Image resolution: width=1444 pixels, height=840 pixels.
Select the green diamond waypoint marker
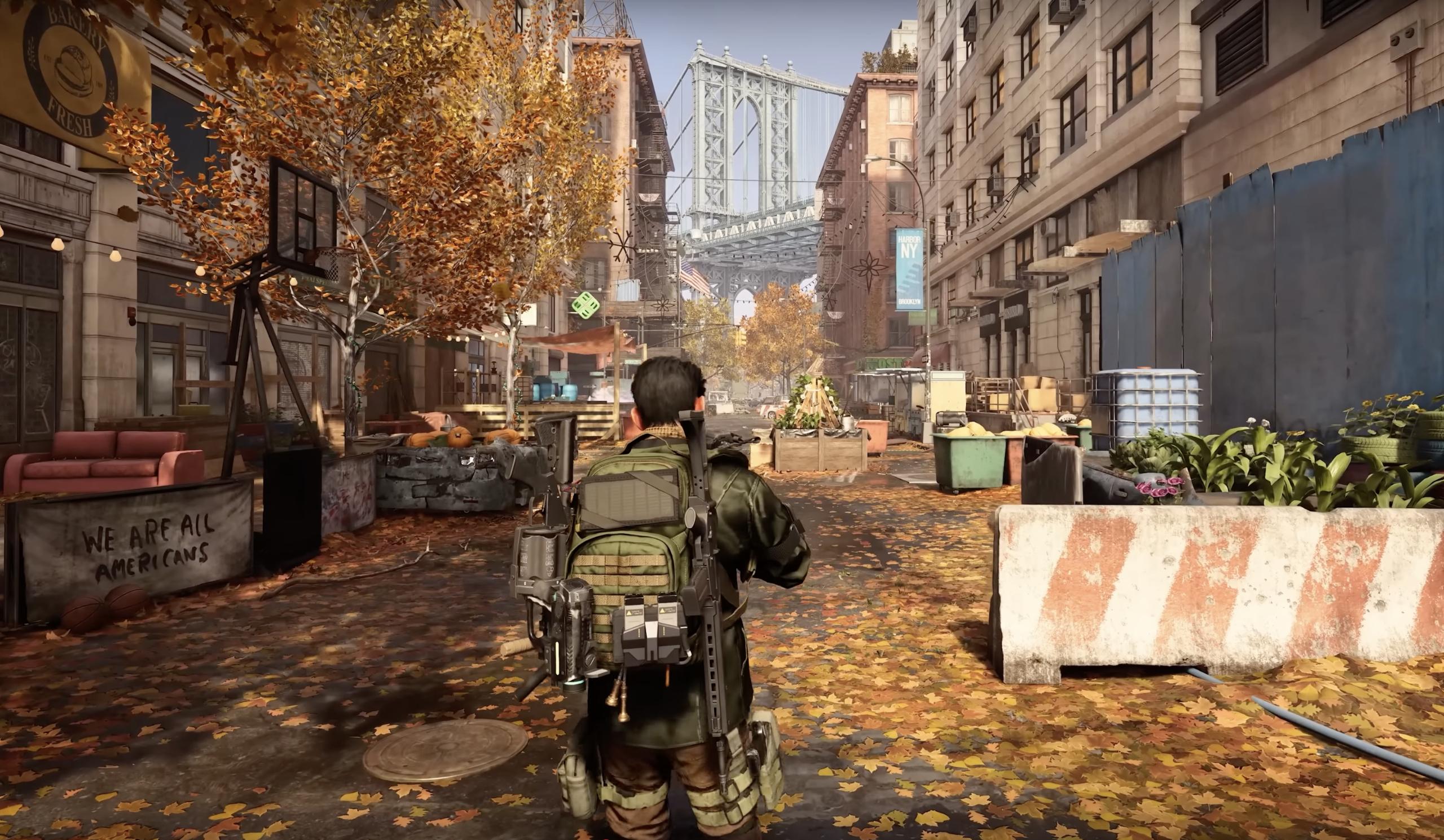(585, 305)
